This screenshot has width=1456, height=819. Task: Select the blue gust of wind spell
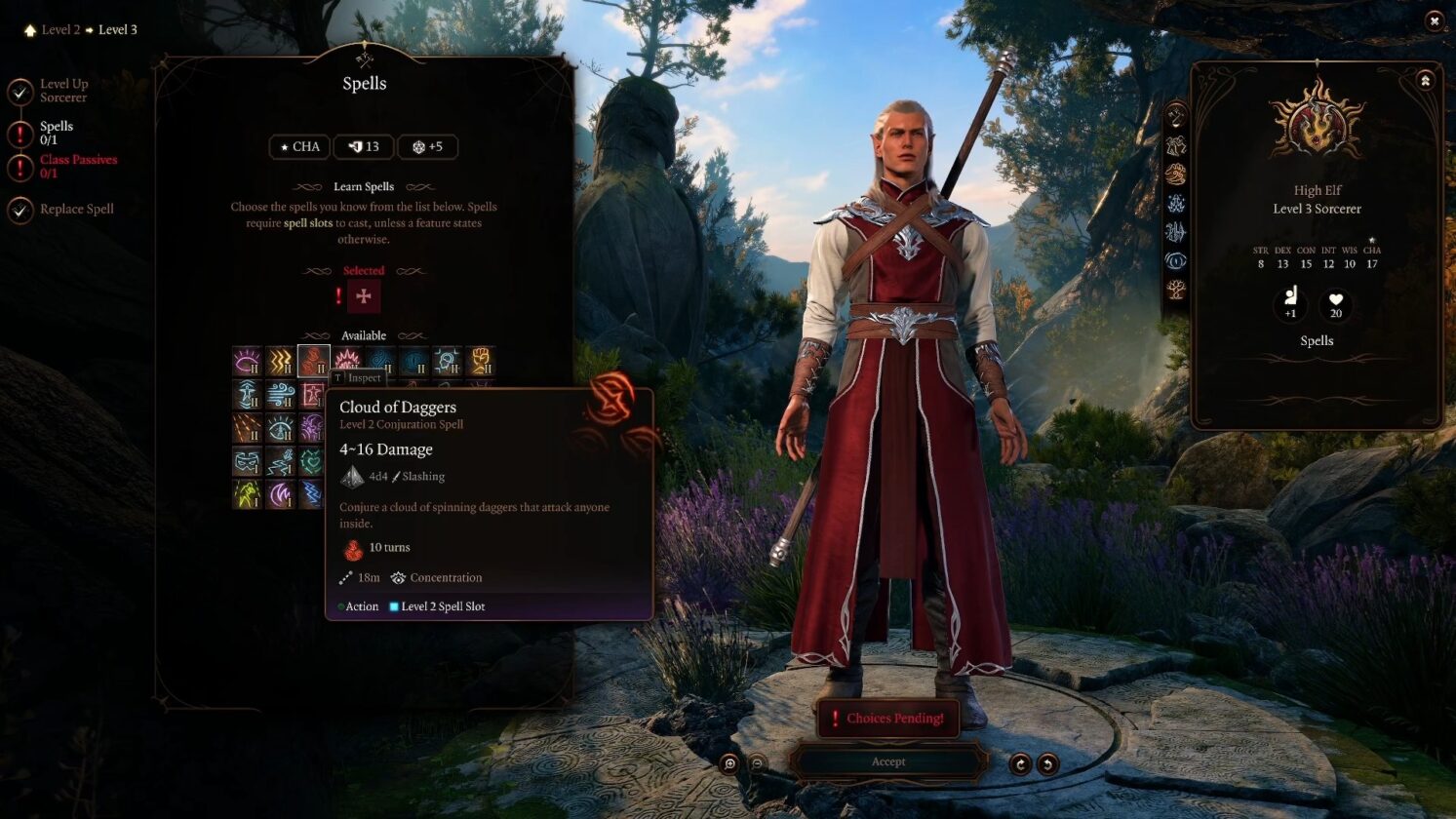[x=280, y=395]
